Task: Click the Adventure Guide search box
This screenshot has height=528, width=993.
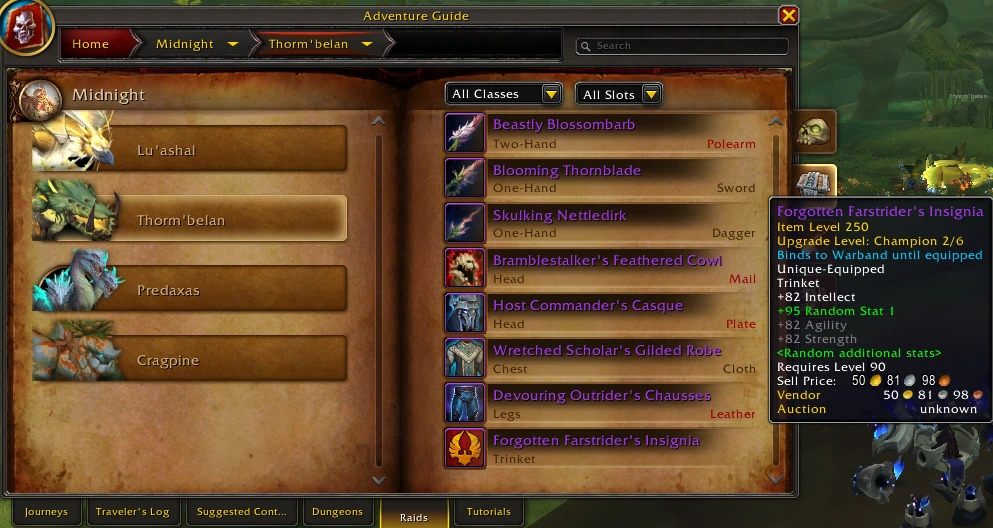Action: [686, 46]
